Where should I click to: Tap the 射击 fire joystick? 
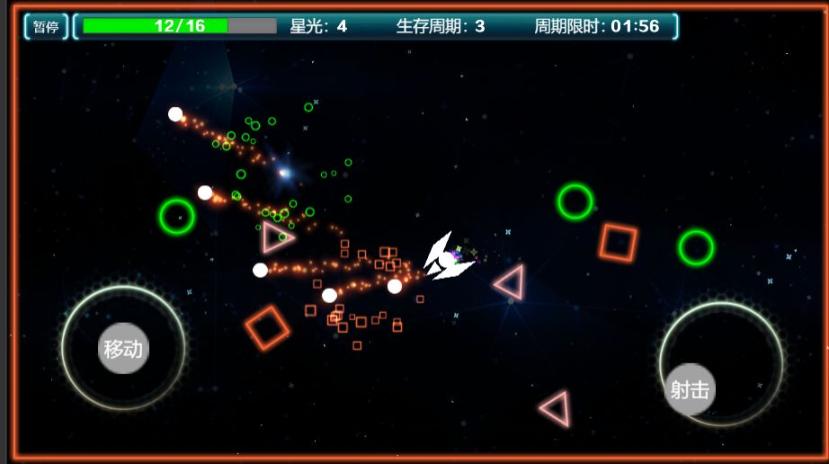tap(690, 389)
